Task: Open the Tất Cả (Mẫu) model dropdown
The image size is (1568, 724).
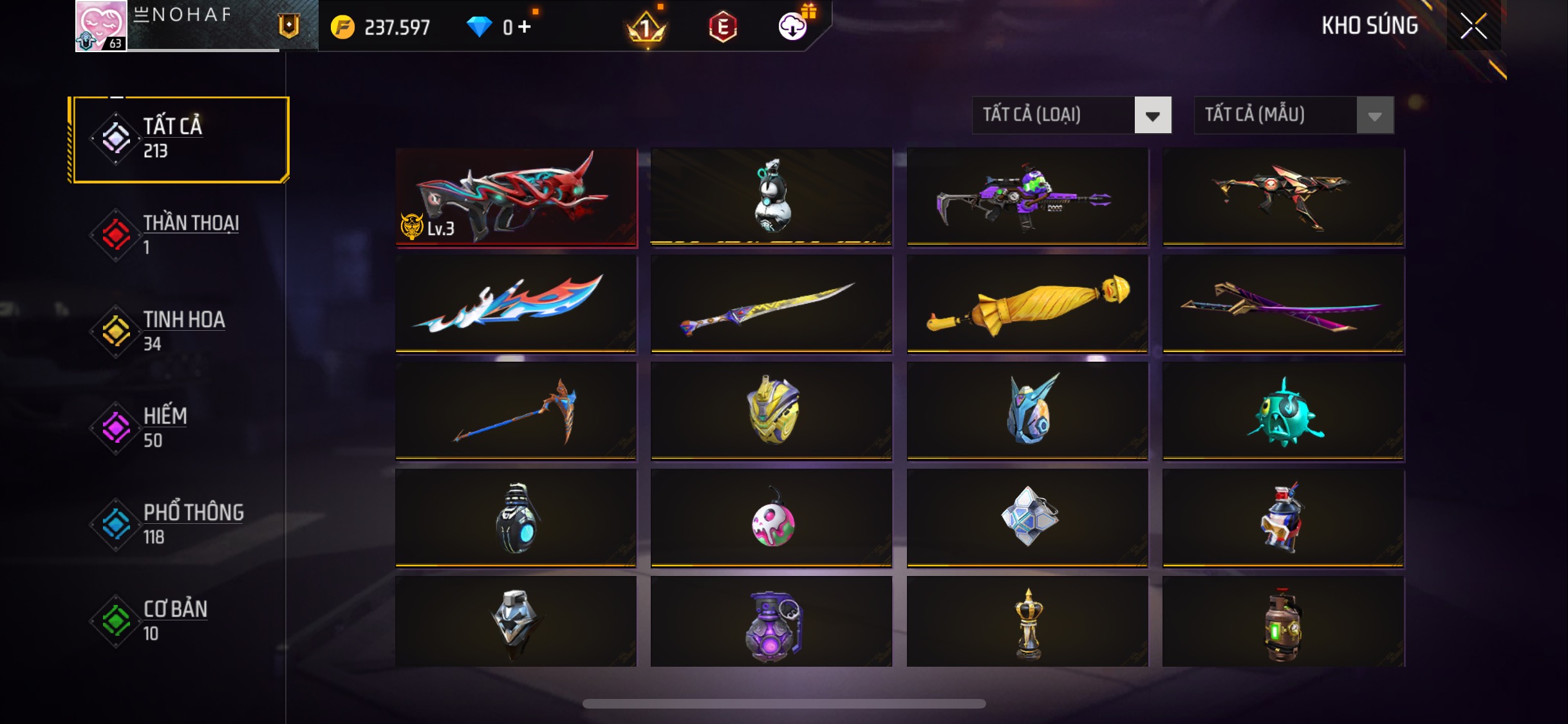Action: 1294,115
